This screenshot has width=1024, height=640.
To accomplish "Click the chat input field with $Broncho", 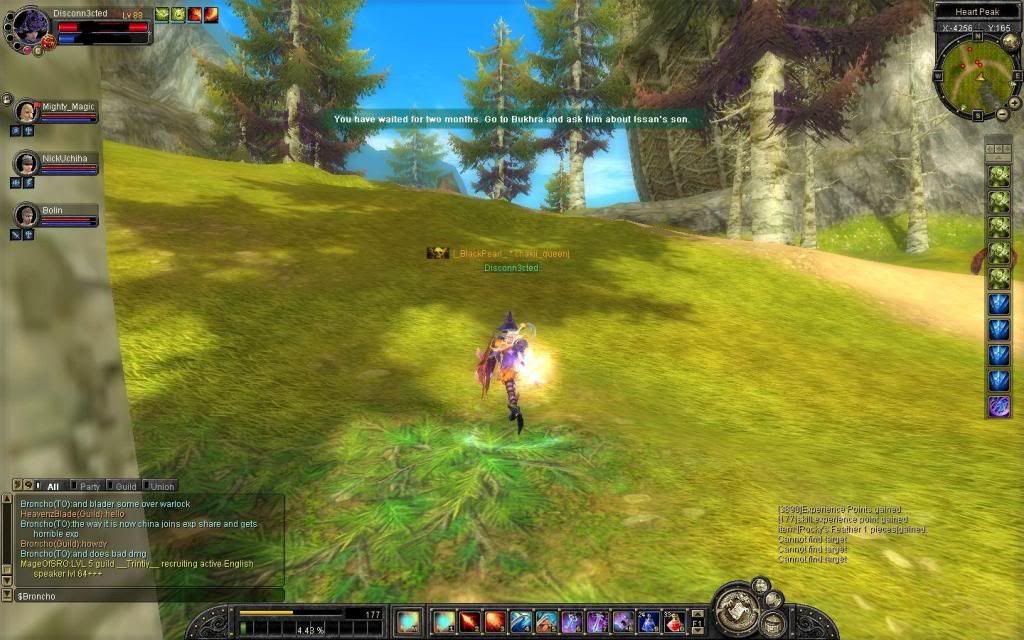I will (x=140, y=596).
